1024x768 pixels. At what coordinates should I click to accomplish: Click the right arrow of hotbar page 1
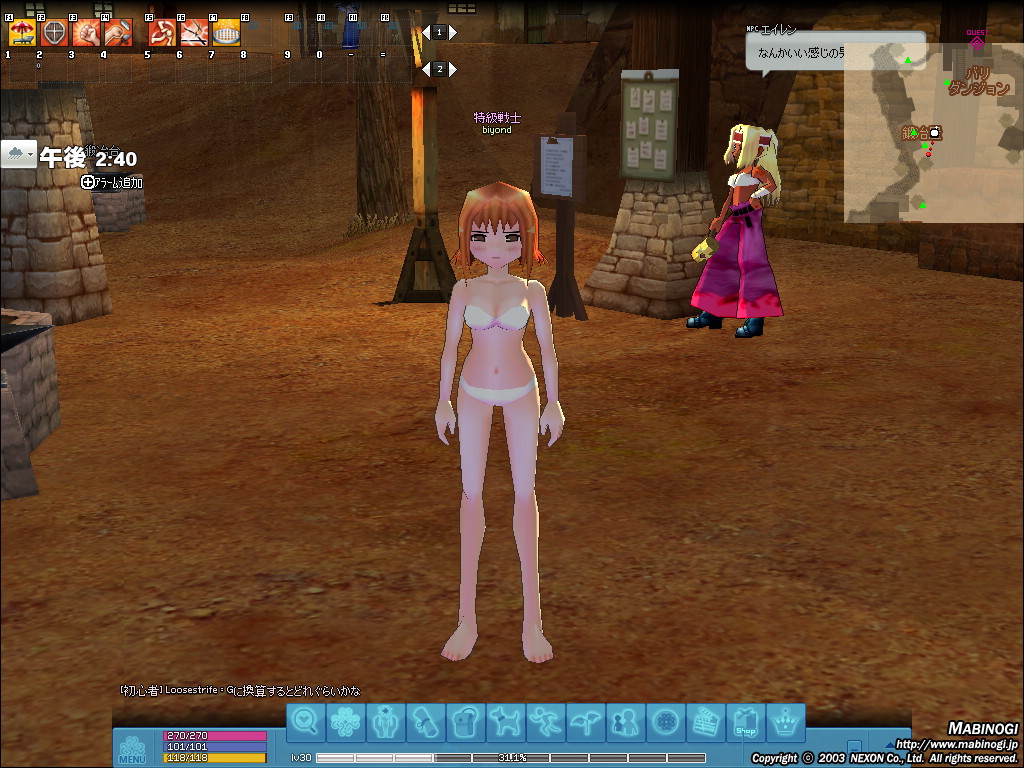[453, 32]
